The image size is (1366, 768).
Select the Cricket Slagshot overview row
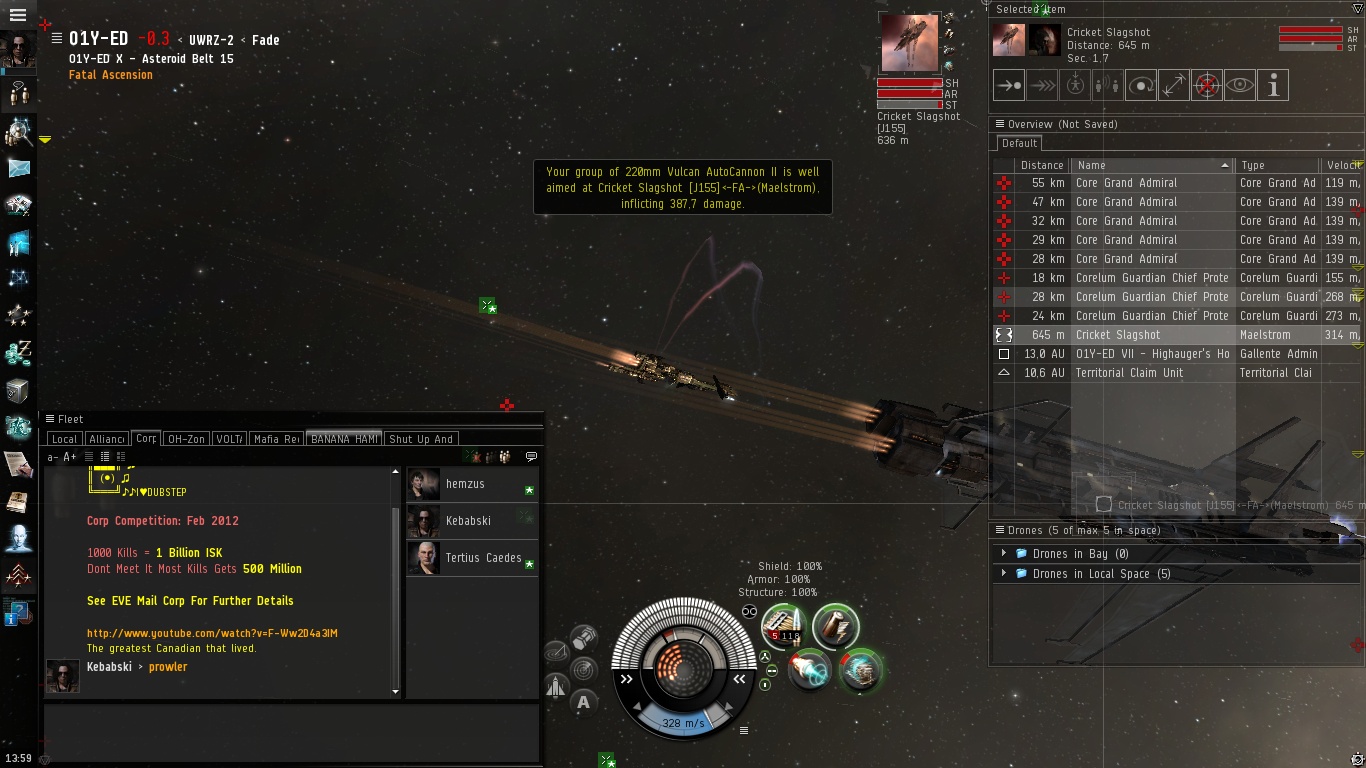click(1118, 335)
